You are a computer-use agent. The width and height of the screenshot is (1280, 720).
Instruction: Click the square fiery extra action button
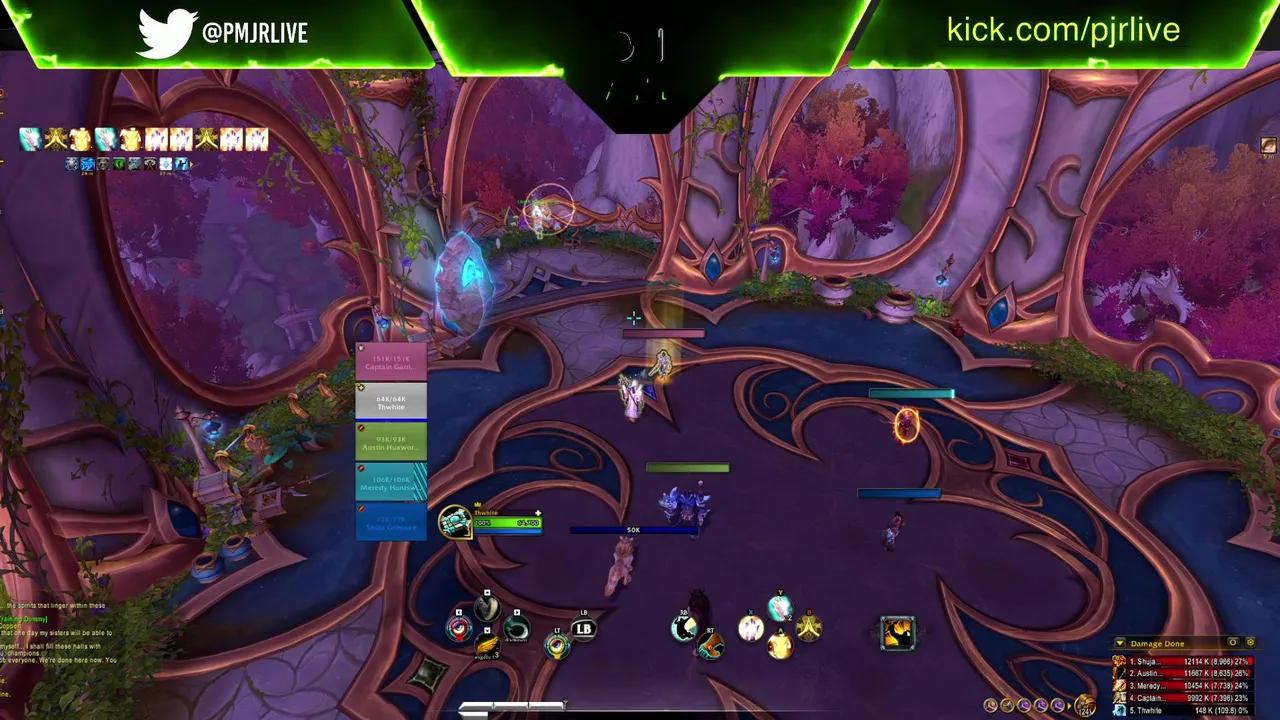point(897,632)
